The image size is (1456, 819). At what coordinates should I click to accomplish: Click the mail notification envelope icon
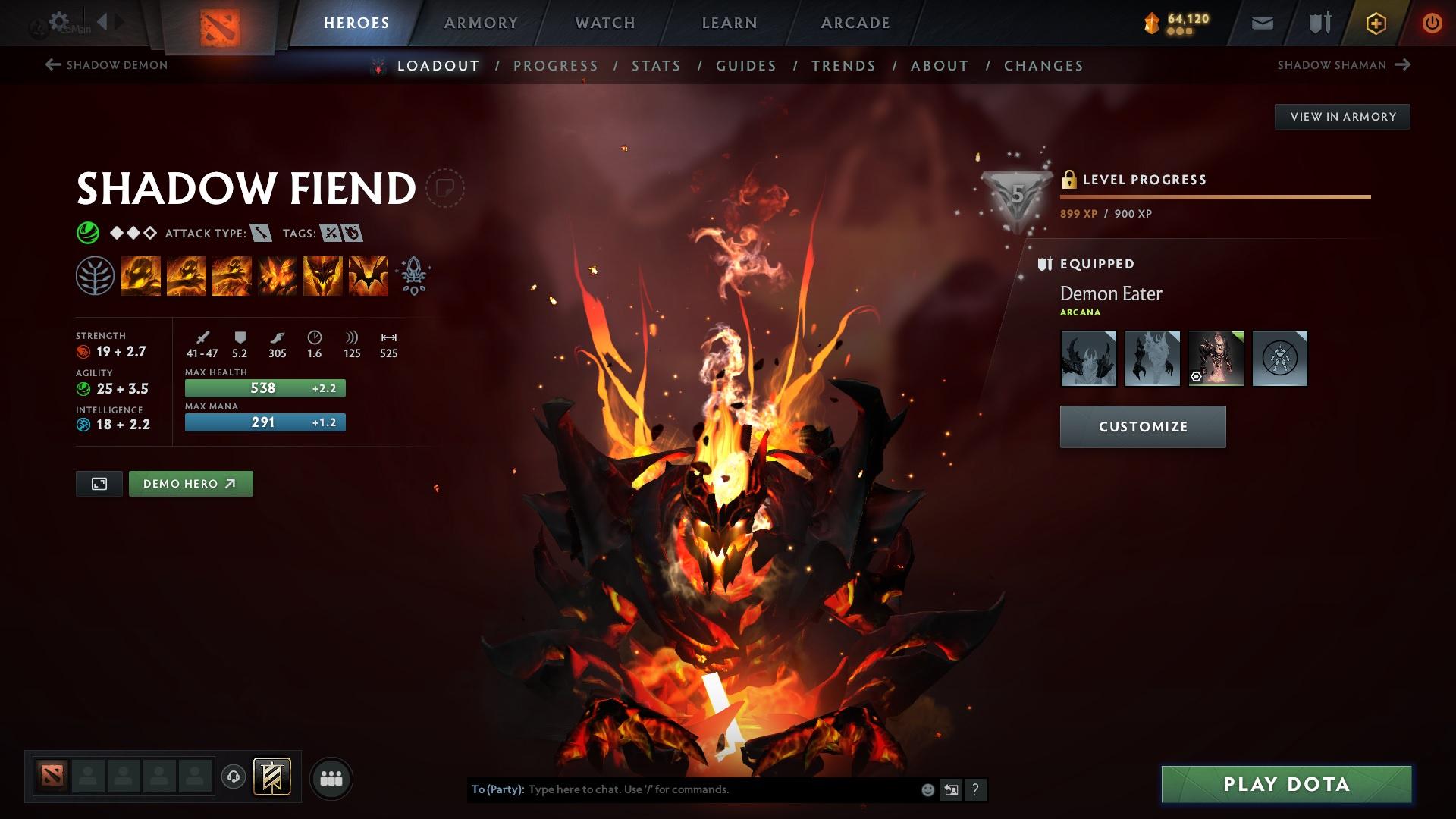(1262, 23)
